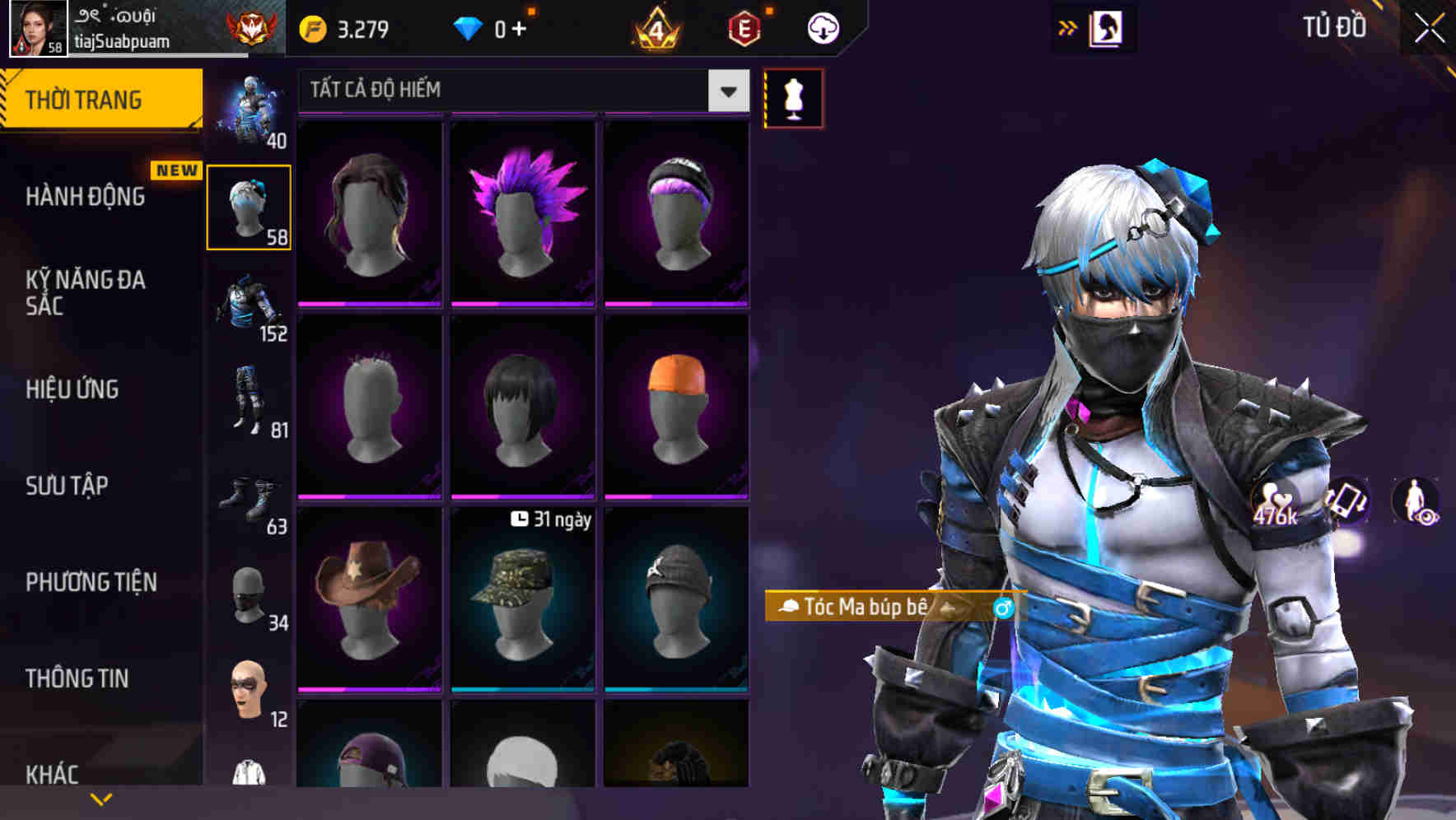Click the mannequin preset outfit icon
The image size is (1456, 820).
[x=793, y=97]
